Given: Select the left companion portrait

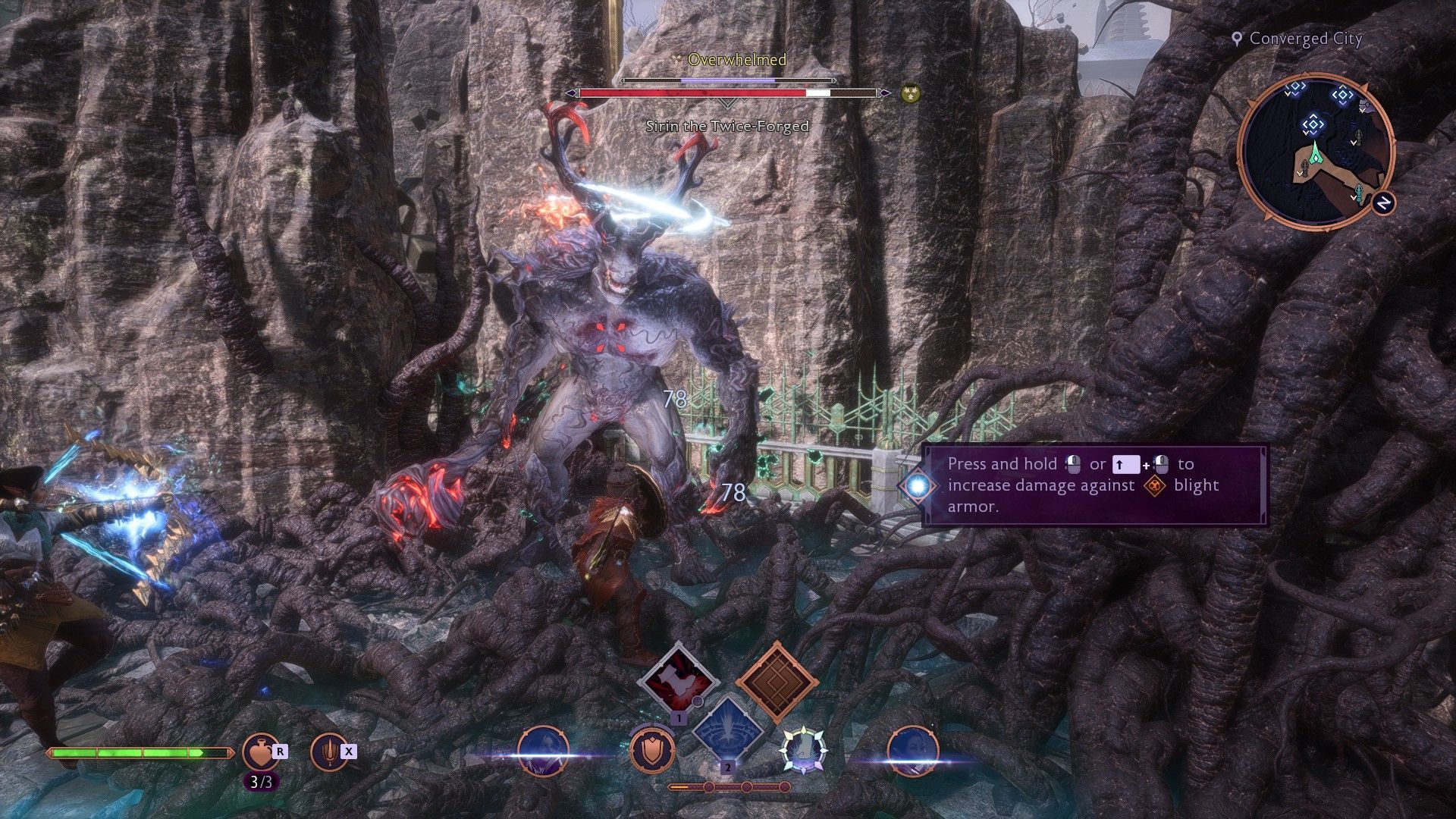Looking at the screenshot, I should (543, 752).
